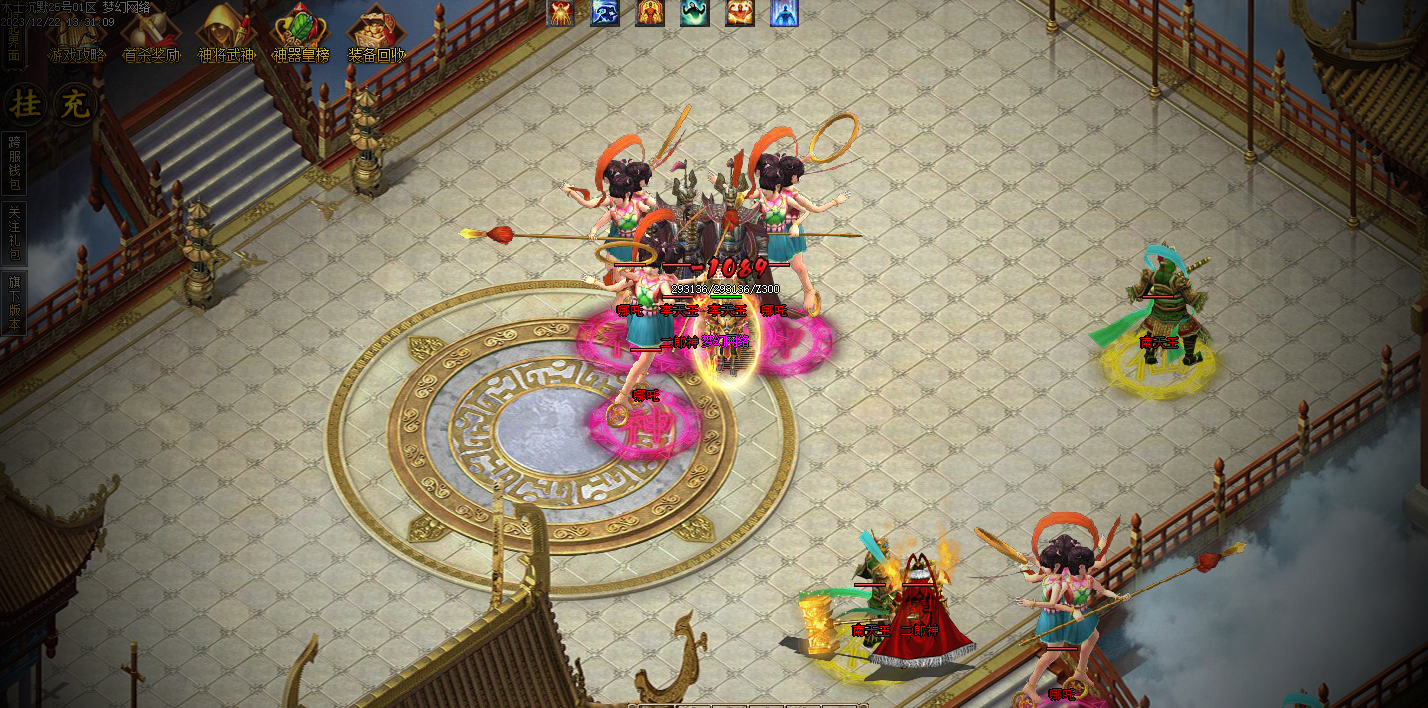The width and height of the screenshot is (1428, 708).
Task: Open the 跨服钱包 cross-server wallet
Action: 14,163
